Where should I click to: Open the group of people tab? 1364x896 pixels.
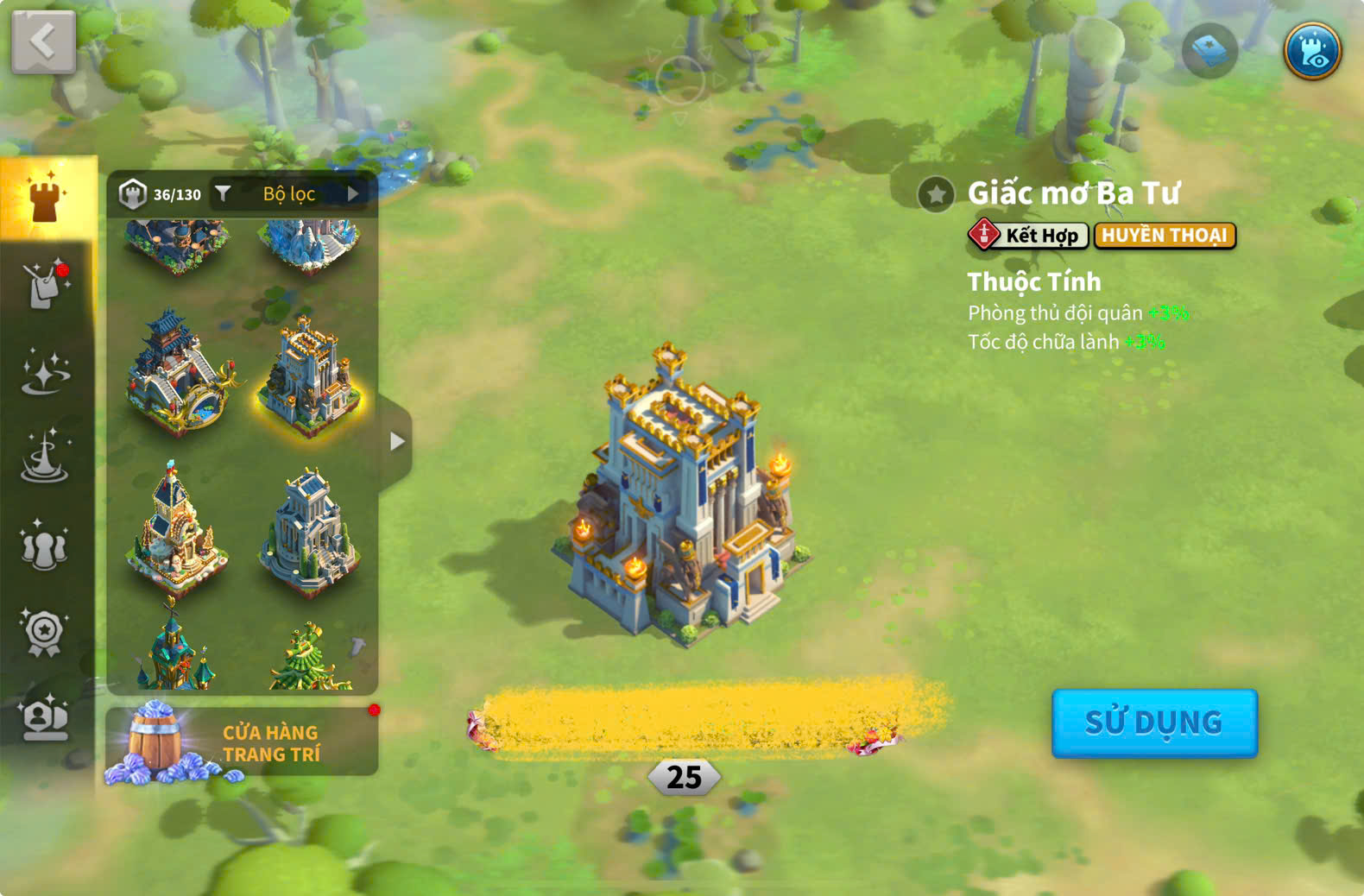click(44, 546)
